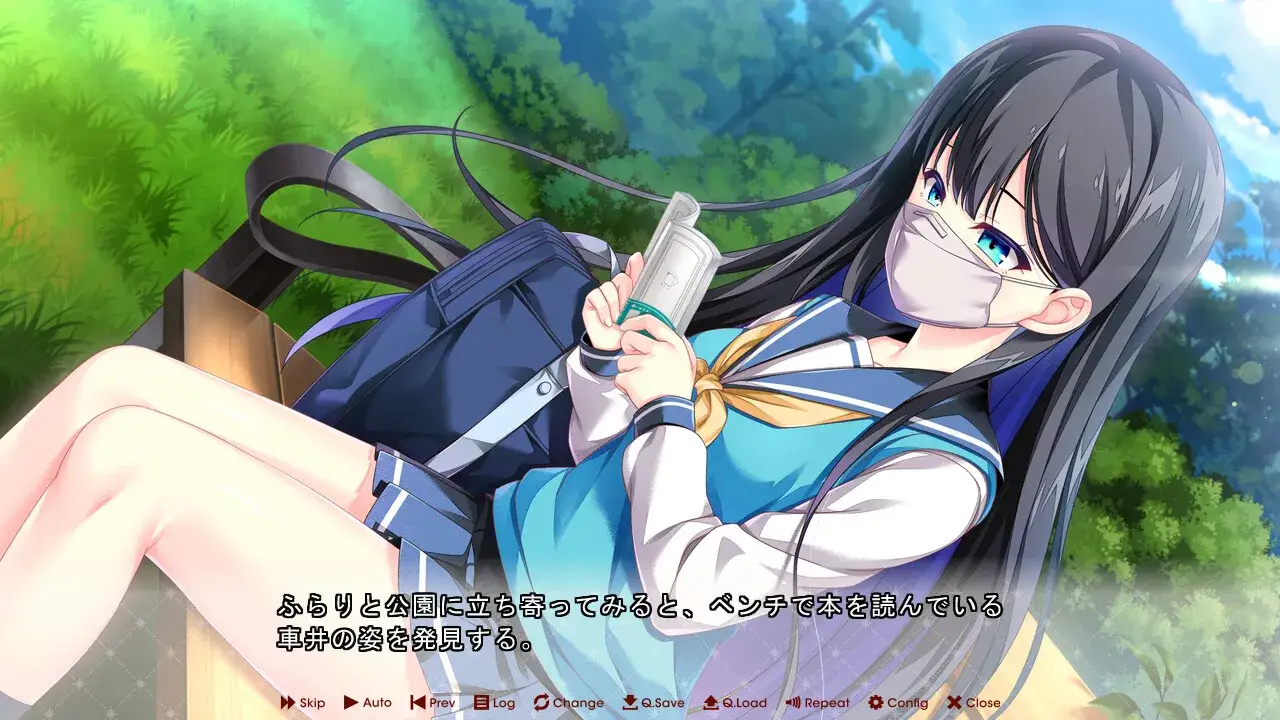Go back using the Prev control
The image size is (1280, 720).
[x=432, y=703]
